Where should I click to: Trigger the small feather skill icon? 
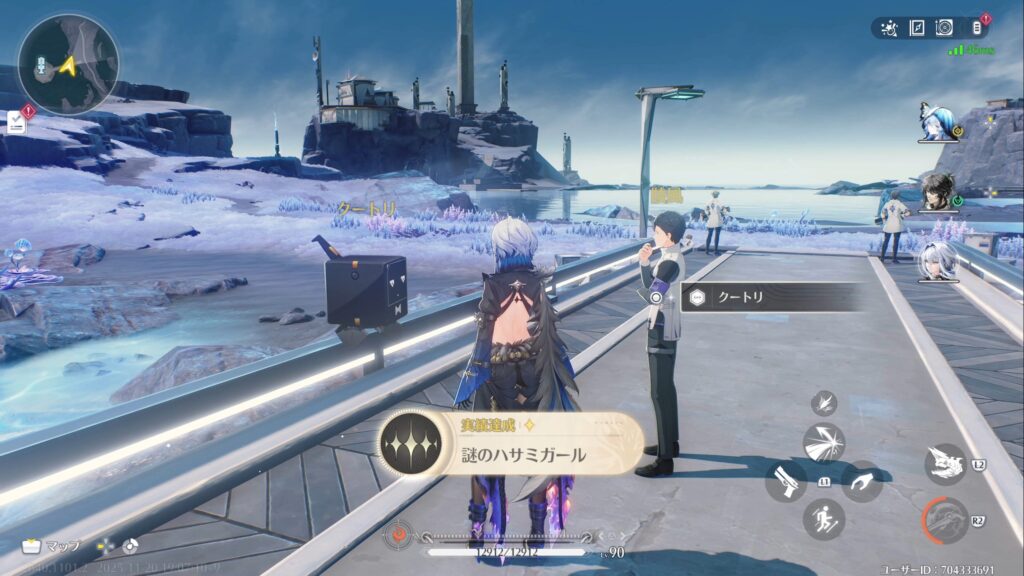(x=824, y=403)
